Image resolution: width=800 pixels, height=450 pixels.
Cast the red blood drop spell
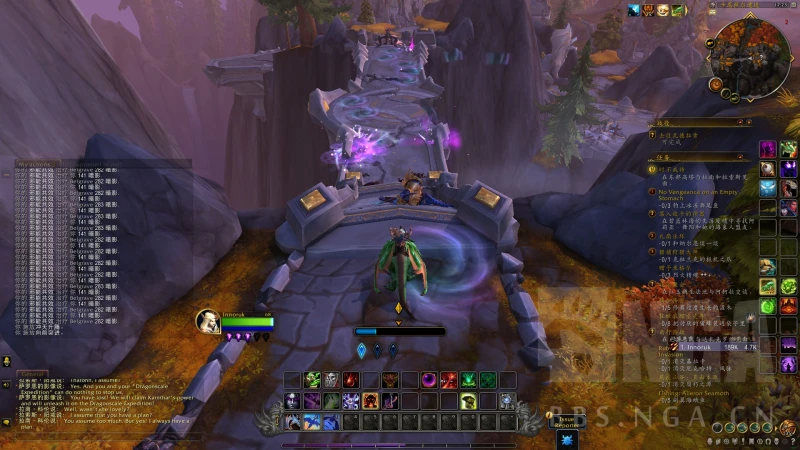tap(351, 380)
